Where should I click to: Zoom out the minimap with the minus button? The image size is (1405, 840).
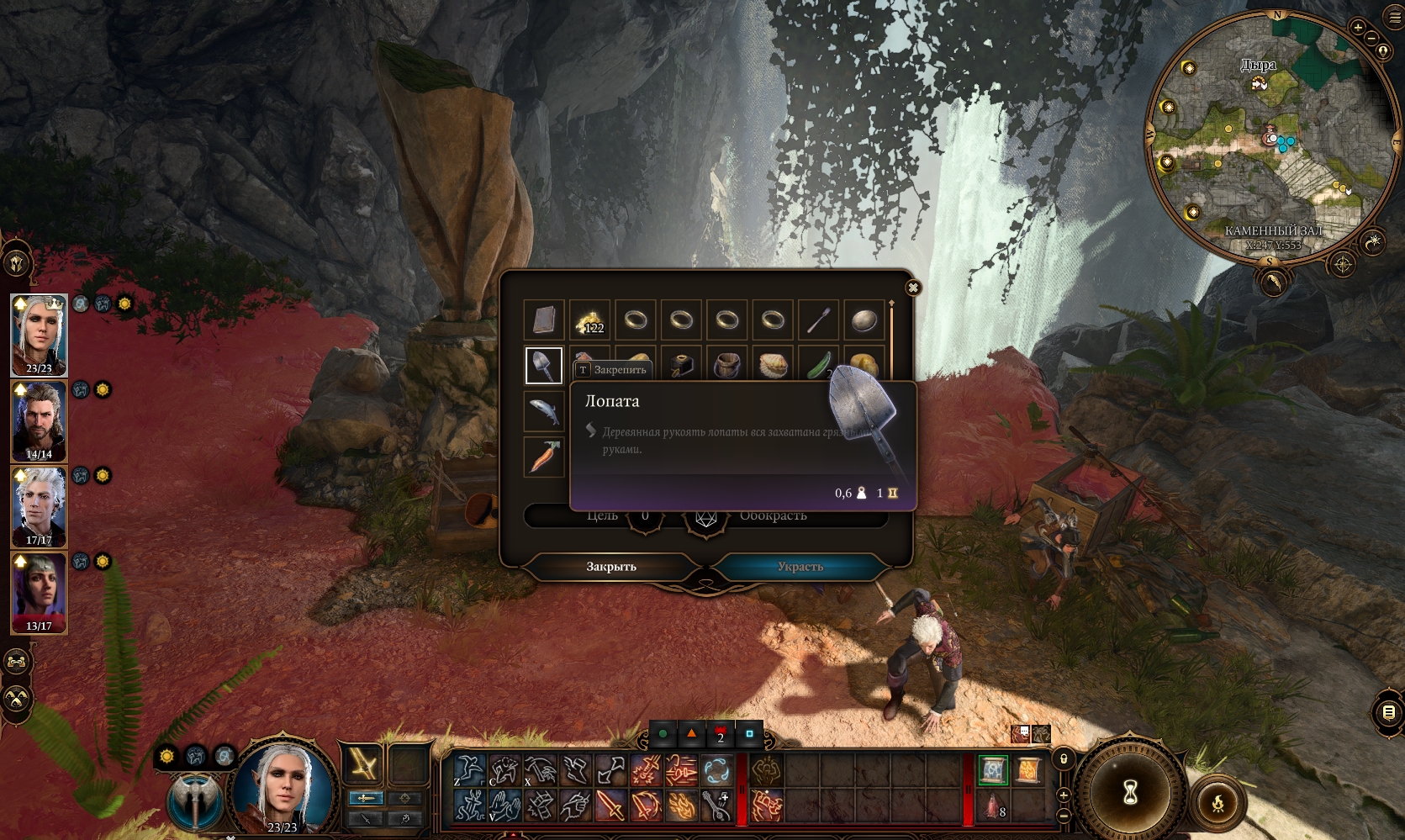[x=1371, y=39]
